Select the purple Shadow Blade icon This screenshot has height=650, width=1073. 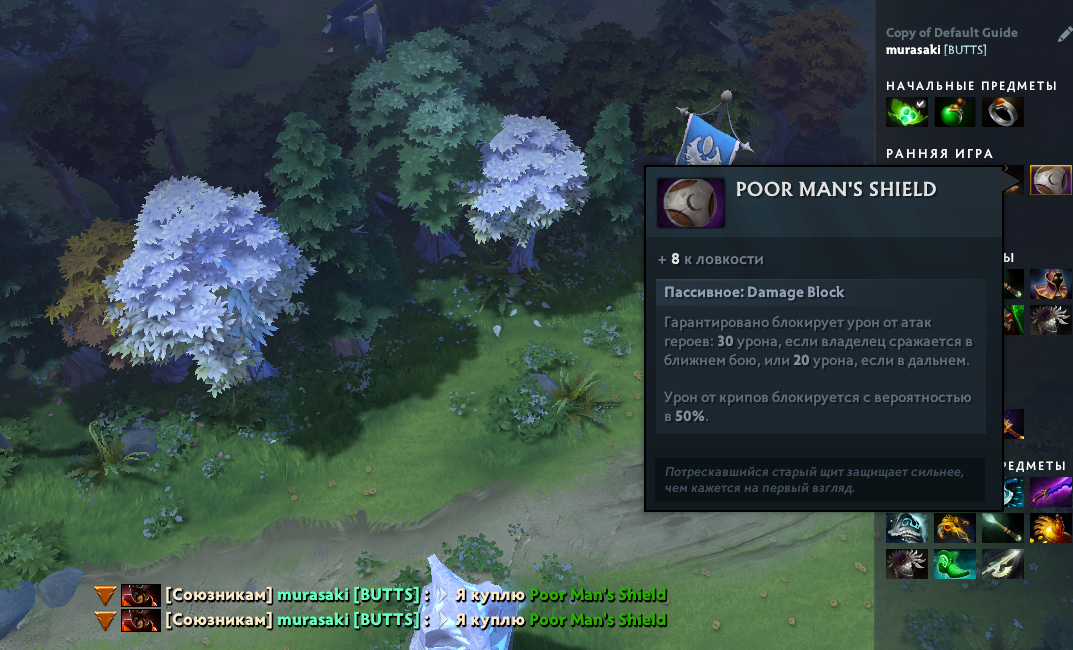(1050, 493)
